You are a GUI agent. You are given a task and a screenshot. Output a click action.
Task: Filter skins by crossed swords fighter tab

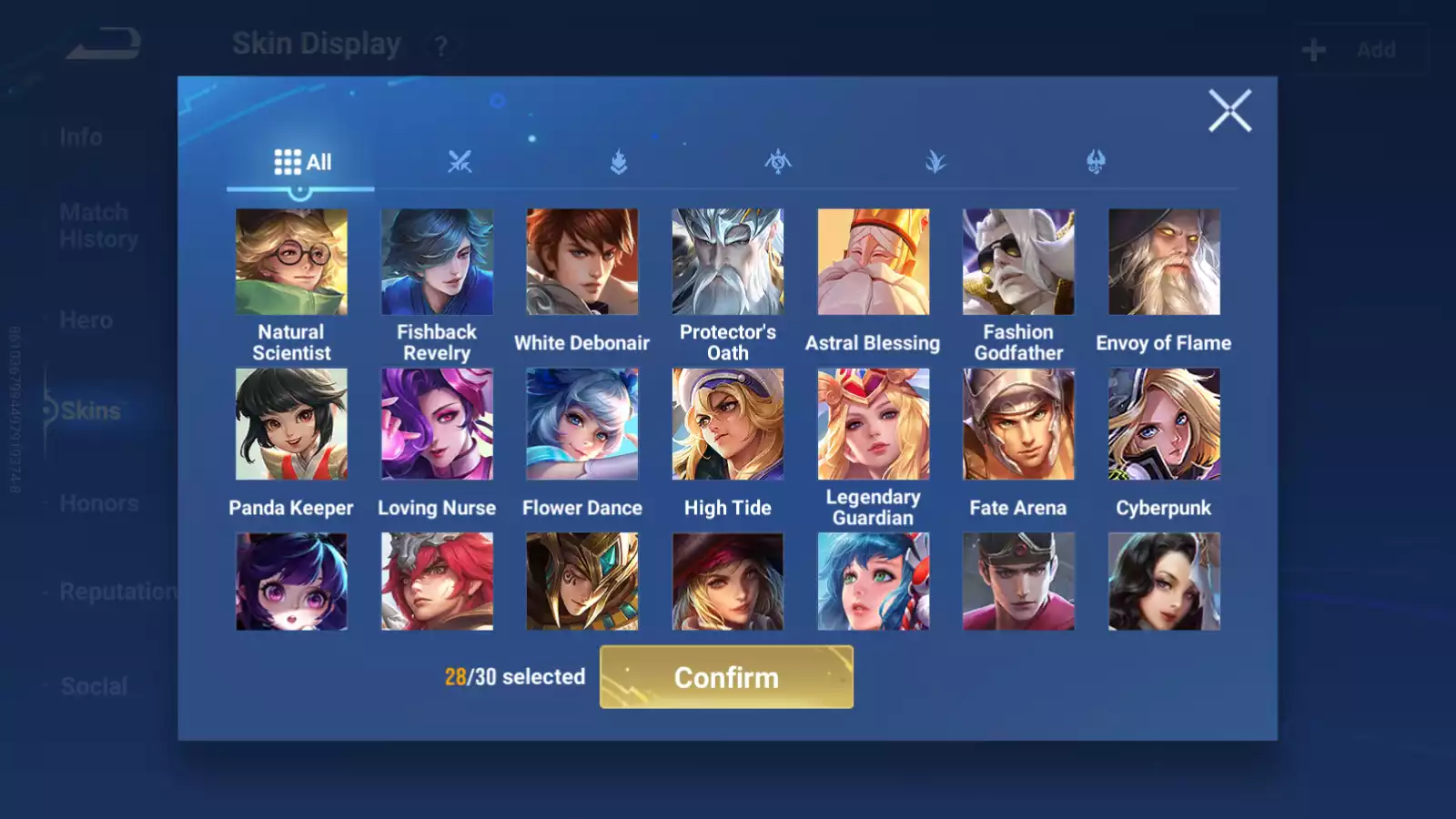(x=460, y=162)
